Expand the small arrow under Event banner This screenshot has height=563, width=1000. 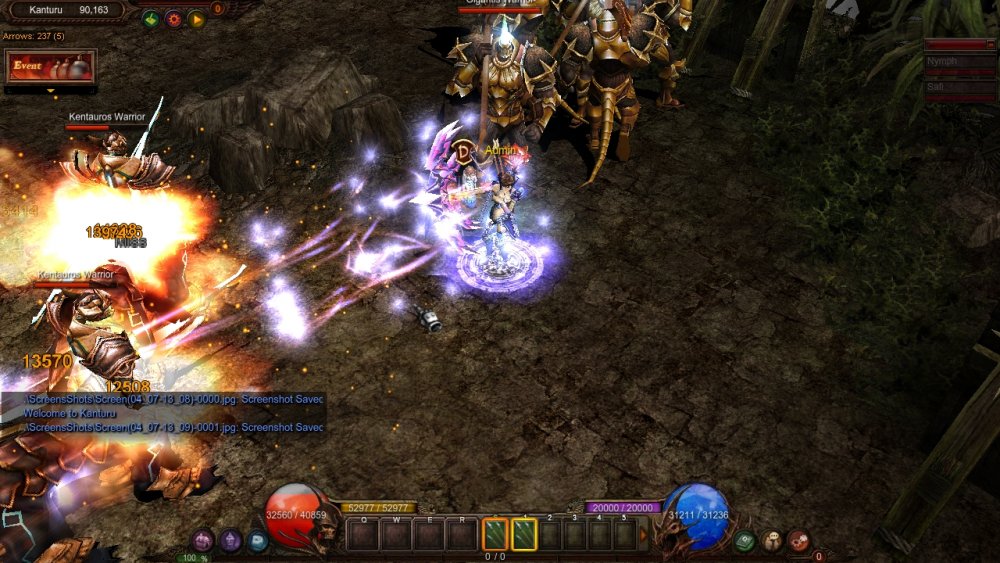(50, 91)
